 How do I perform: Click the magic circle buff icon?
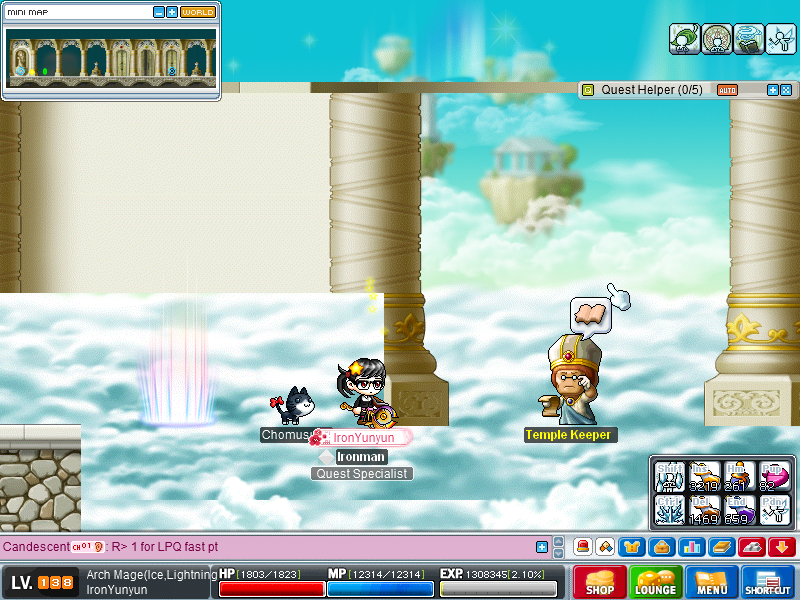[x=716, y=39]
